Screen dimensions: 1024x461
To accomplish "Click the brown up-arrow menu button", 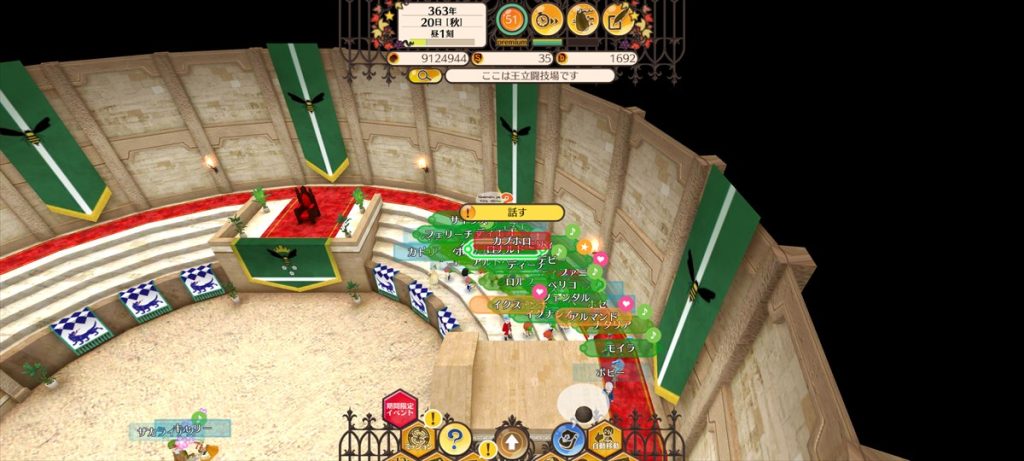I will click(x=512, y=439).
